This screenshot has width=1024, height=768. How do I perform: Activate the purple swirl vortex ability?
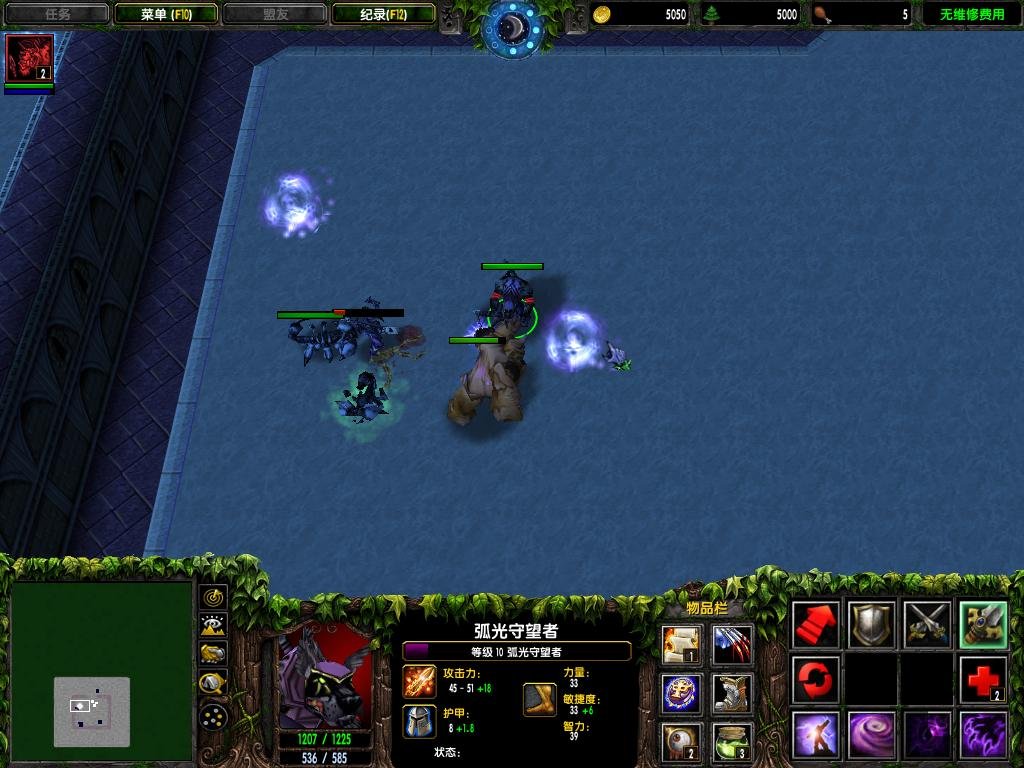coord(872,735)
